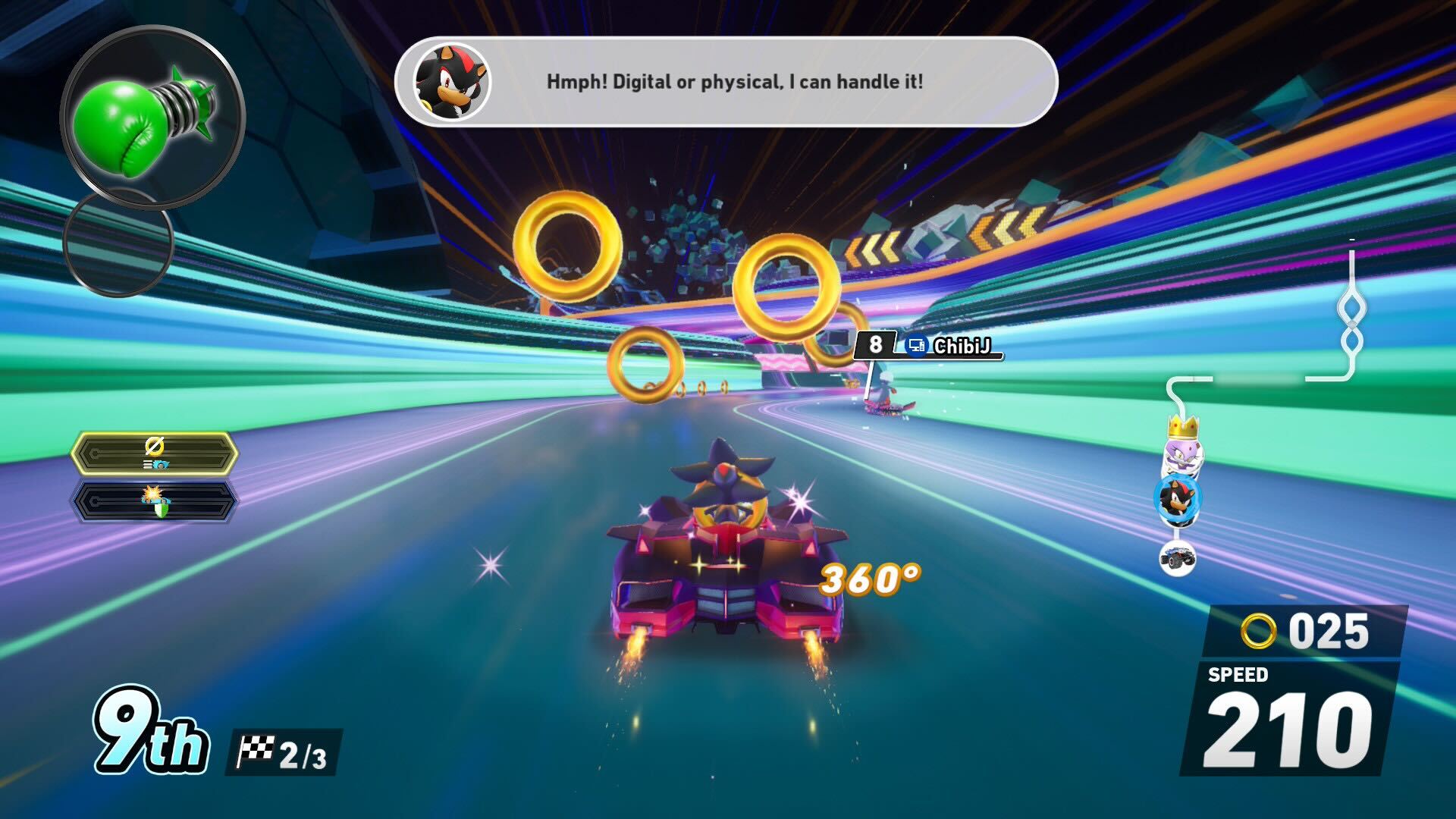1456x819 pixels.
Task: Select the monster truck marker on the minimap
Action: coord(1177,557)
